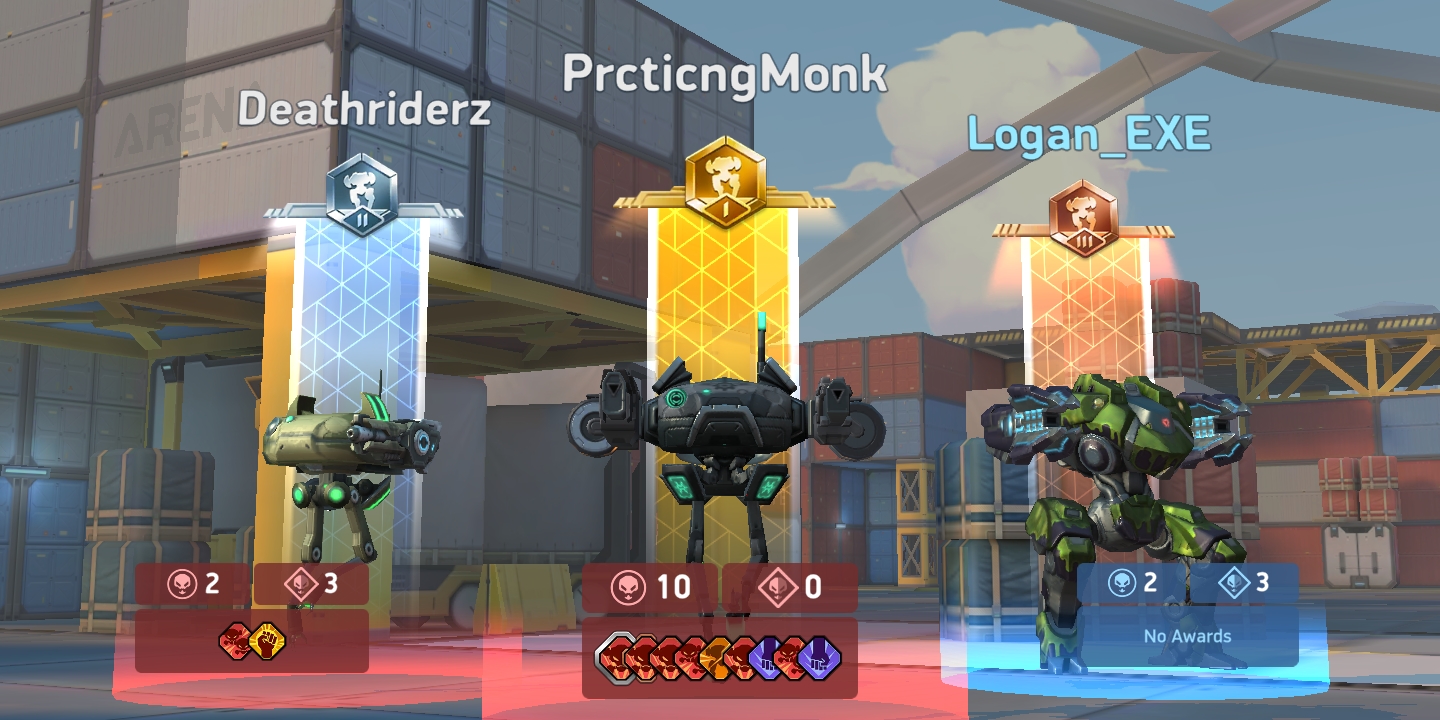
Task: Select the Logan_EXE player name
Action: tap(1089, 134)
